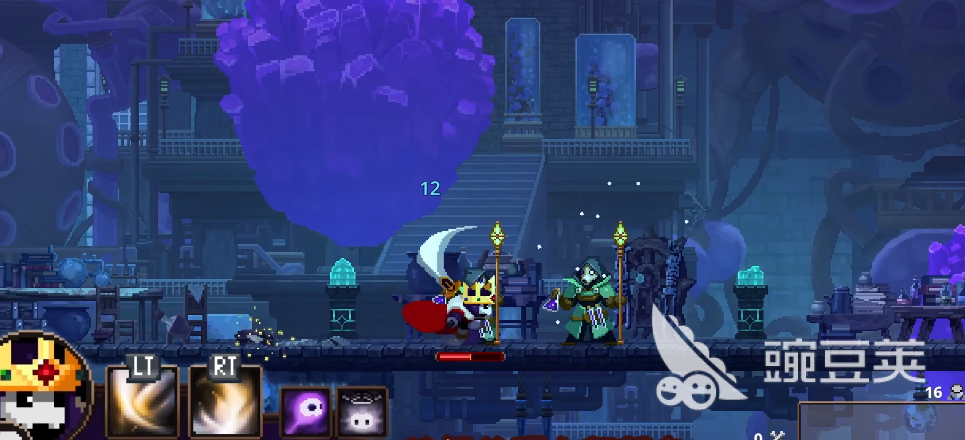Click the crowned skull character portrait

[40, 390]
